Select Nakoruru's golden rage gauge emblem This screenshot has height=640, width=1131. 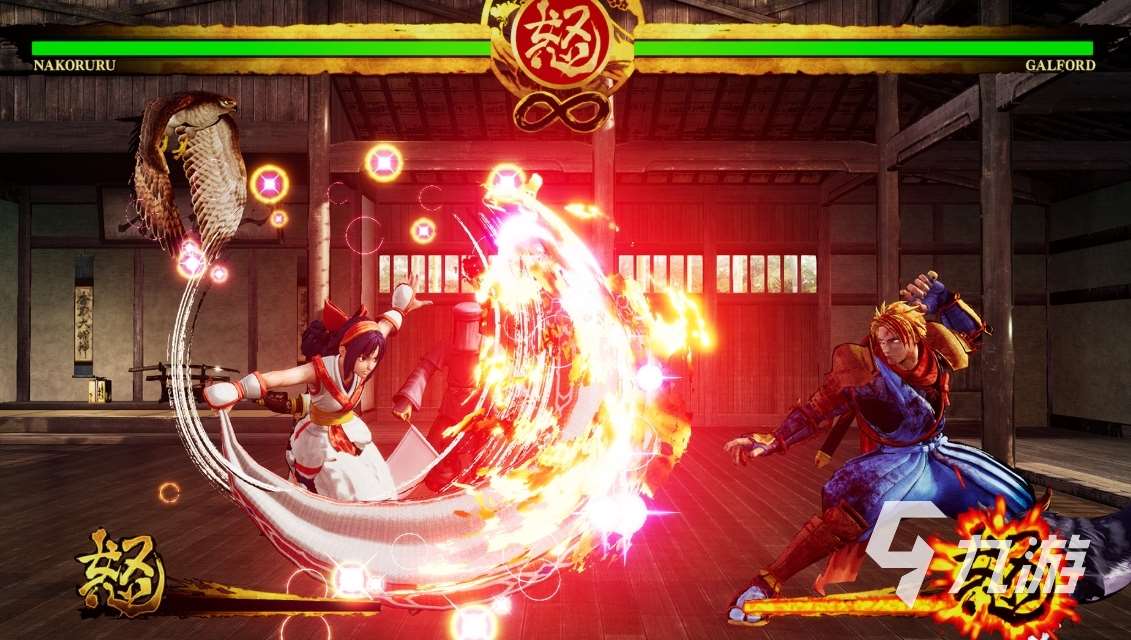[121, 572]
